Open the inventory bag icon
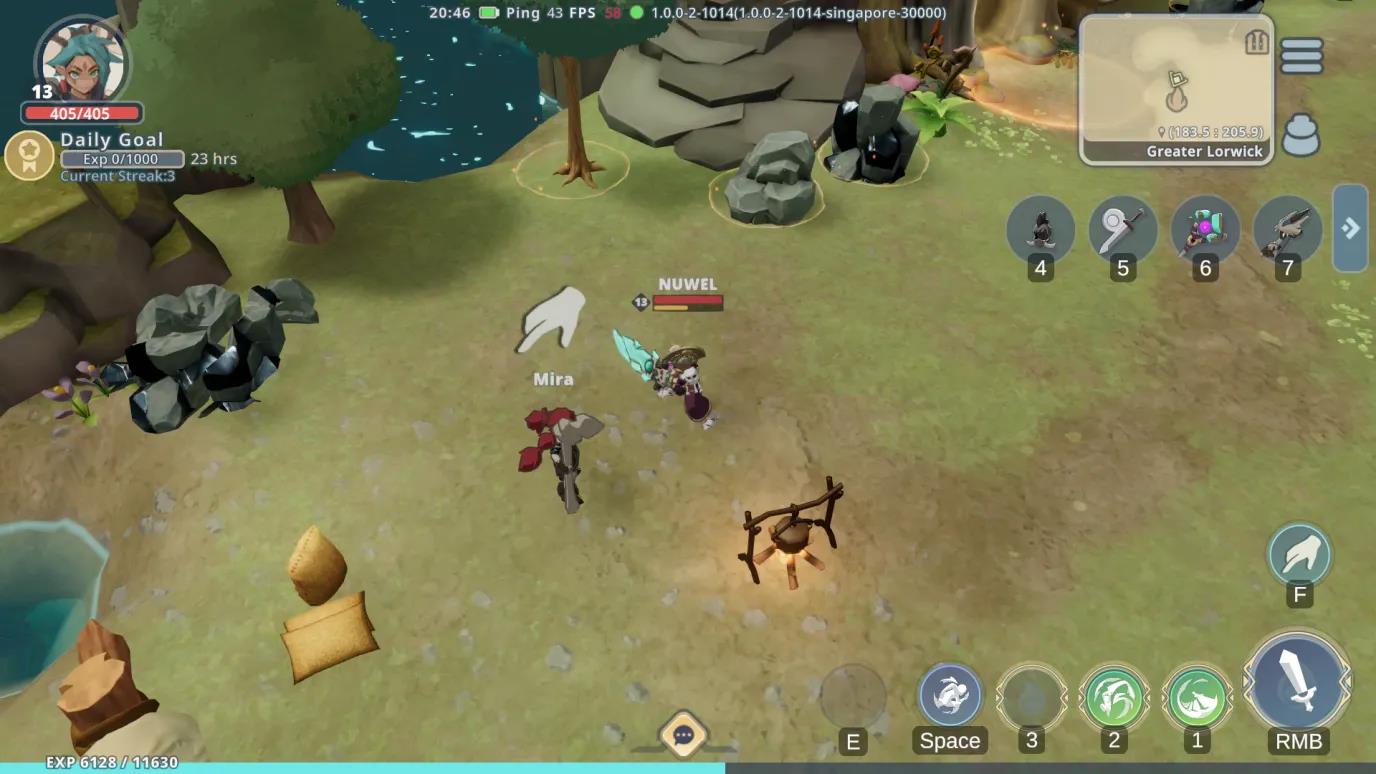This screenshot has height=774, width=1376. point(1300,136)
